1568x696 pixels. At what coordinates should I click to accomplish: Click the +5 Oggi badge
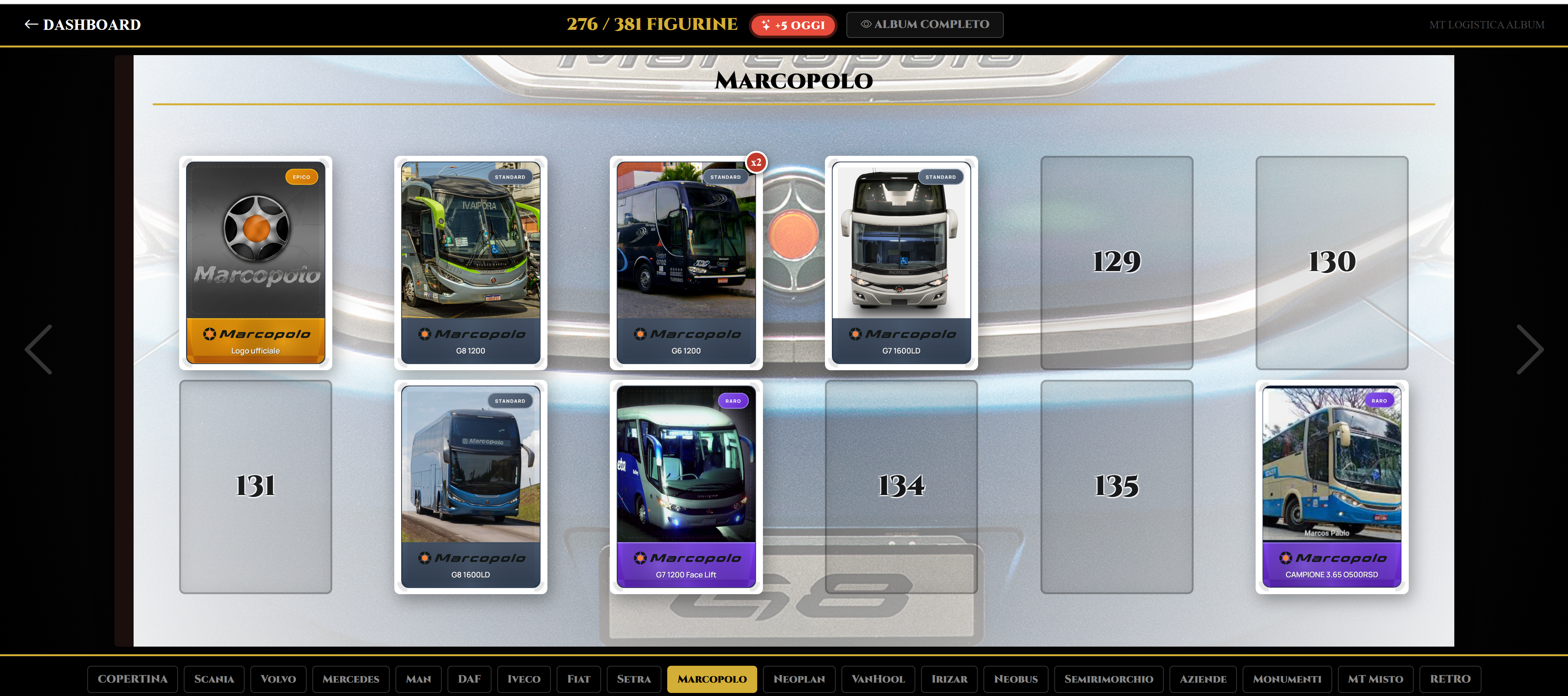(792, 26)
